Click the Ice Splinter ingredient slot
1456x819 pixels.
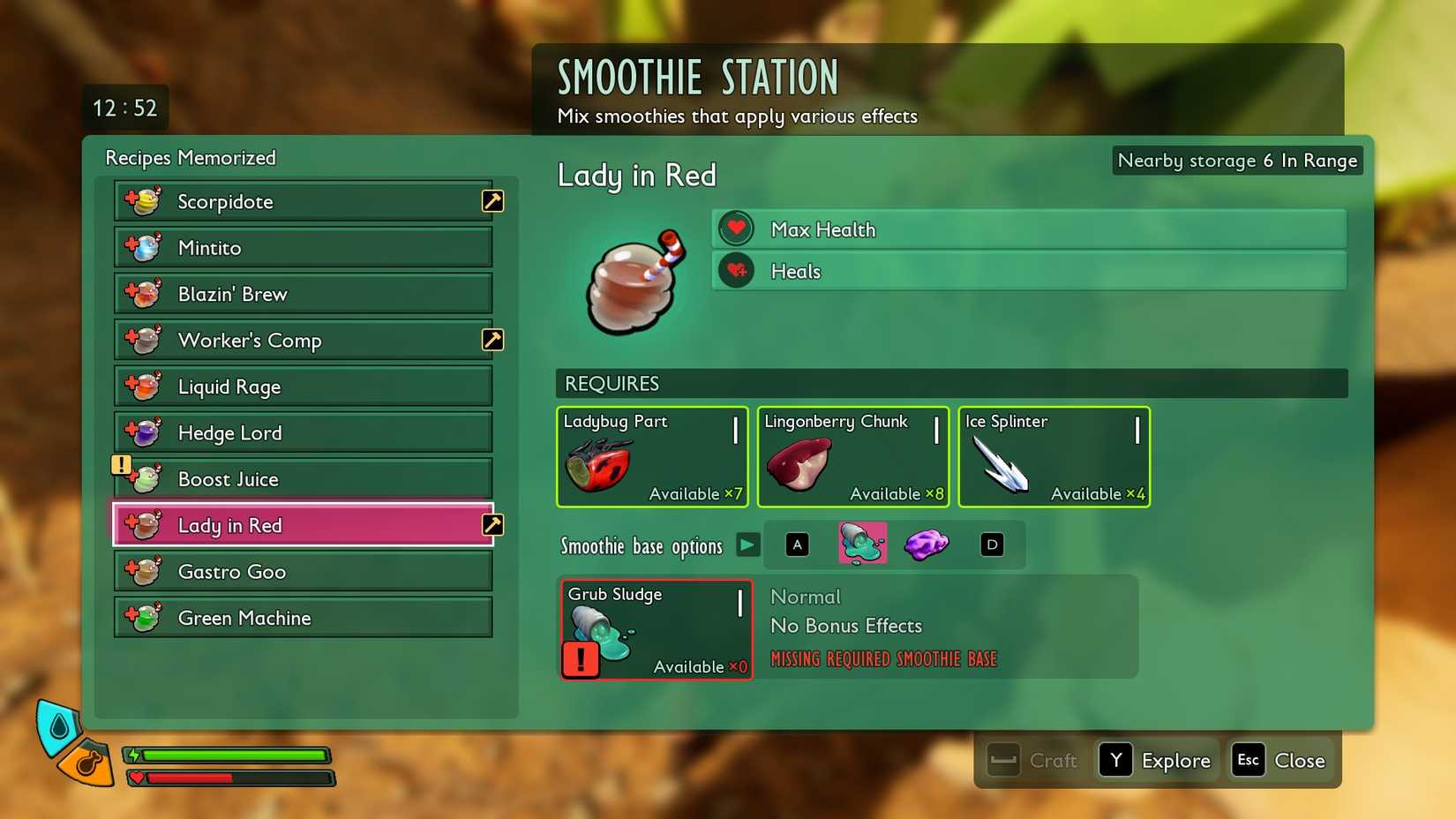[1054, 456]
